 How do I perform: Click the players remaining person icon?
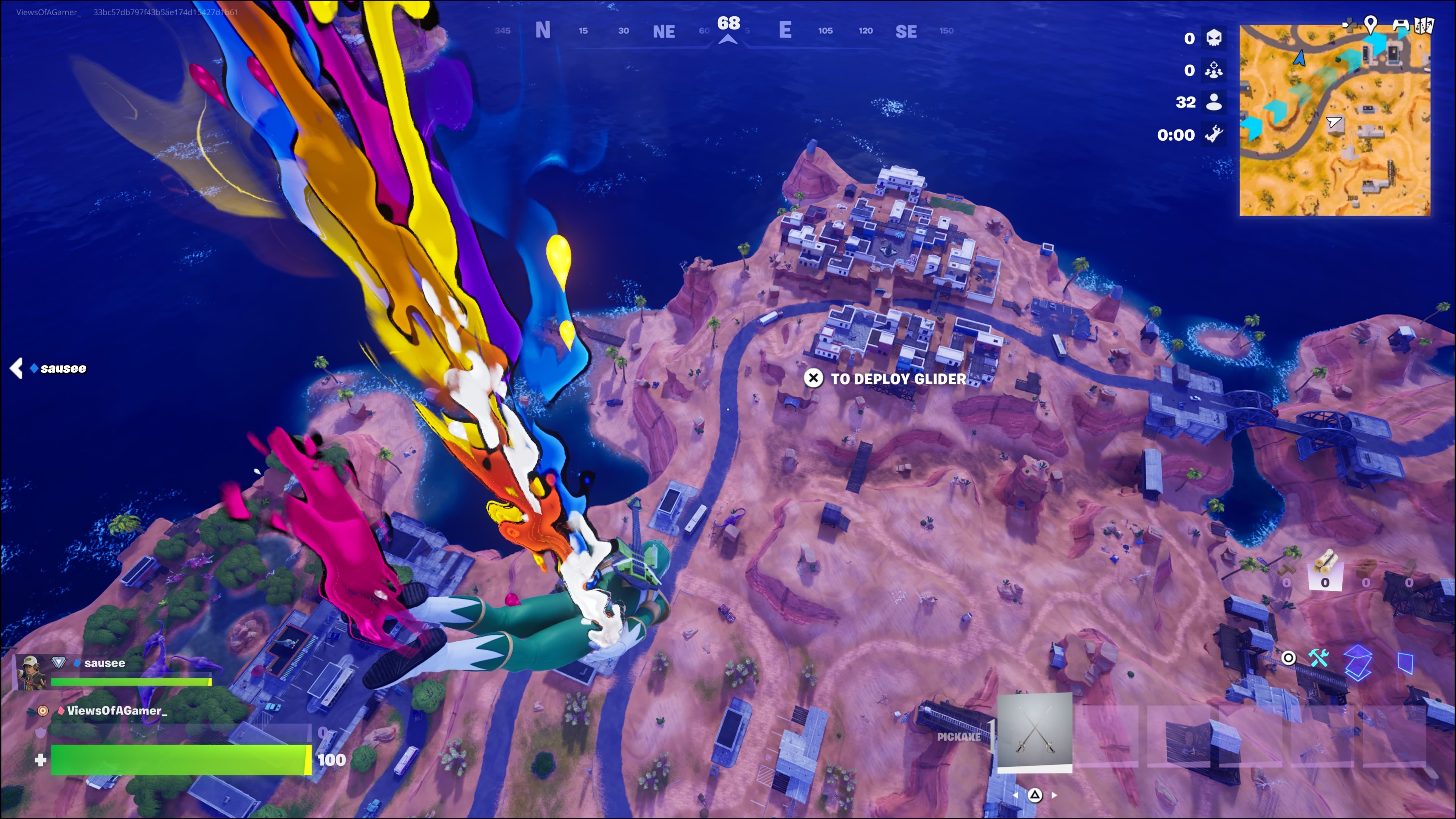tap(1213, 102)
